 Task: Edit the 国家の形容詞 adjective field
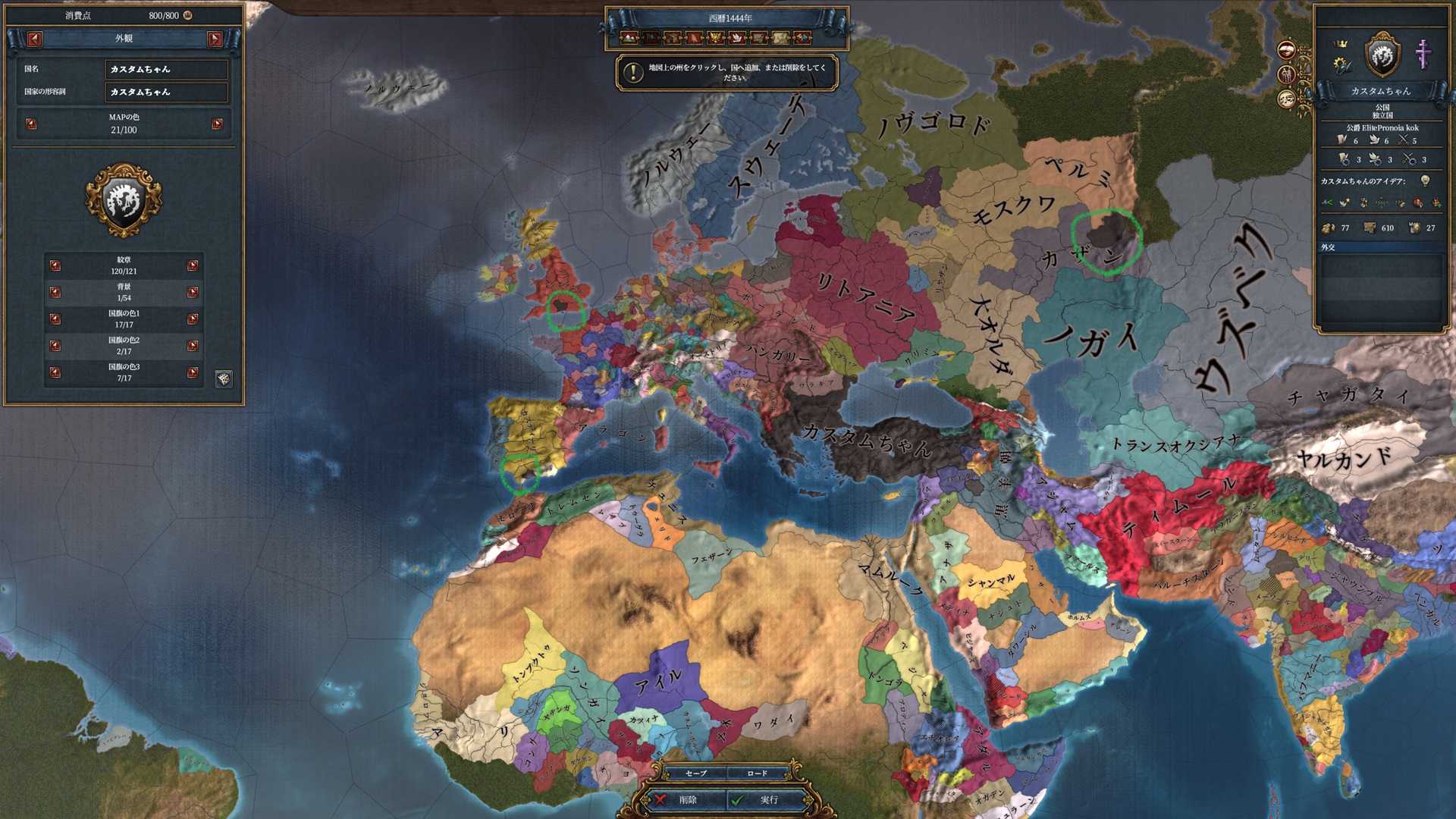coord(166,92)
